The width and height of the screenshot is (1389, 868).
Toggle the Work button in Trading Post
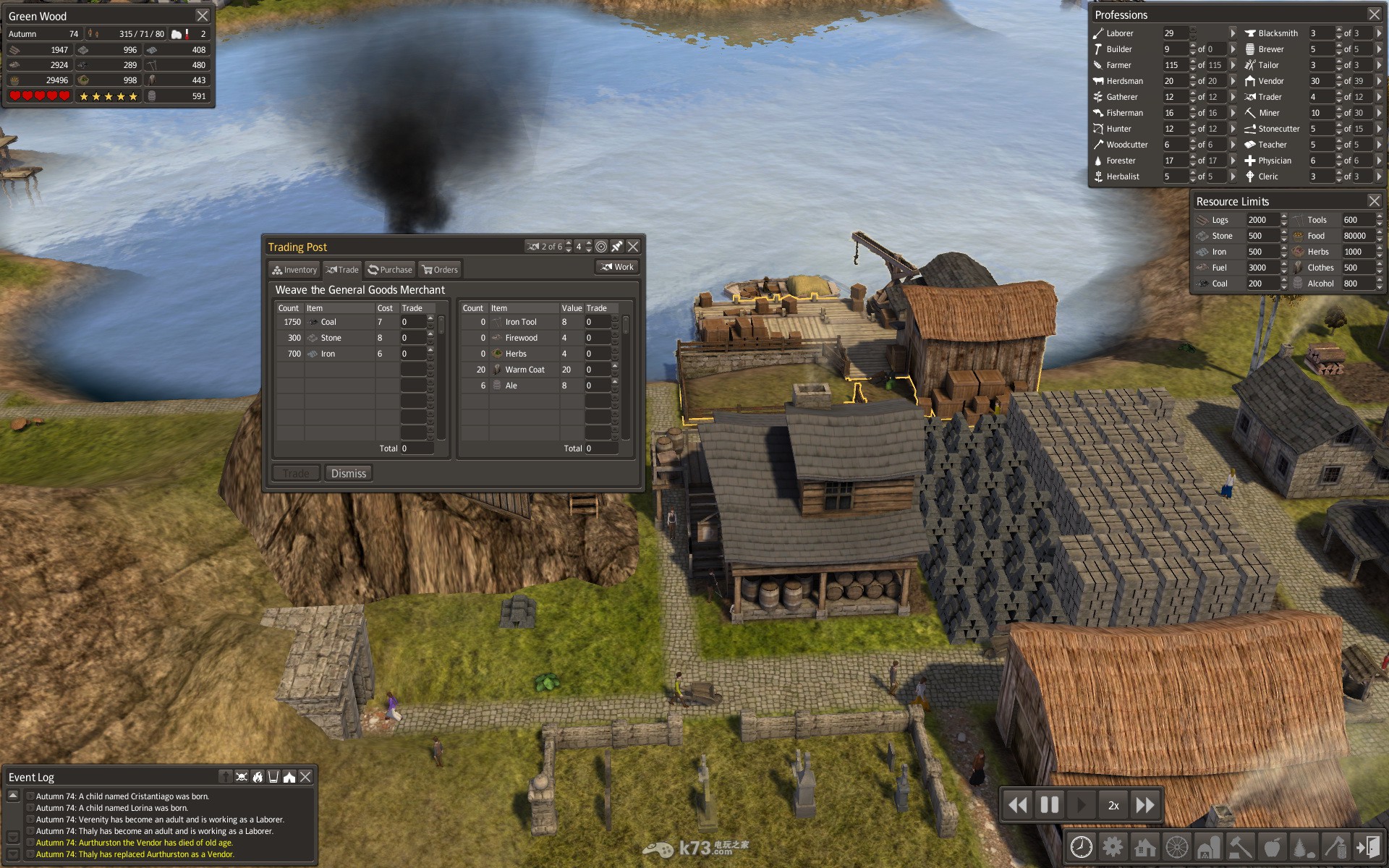(617, 267)
